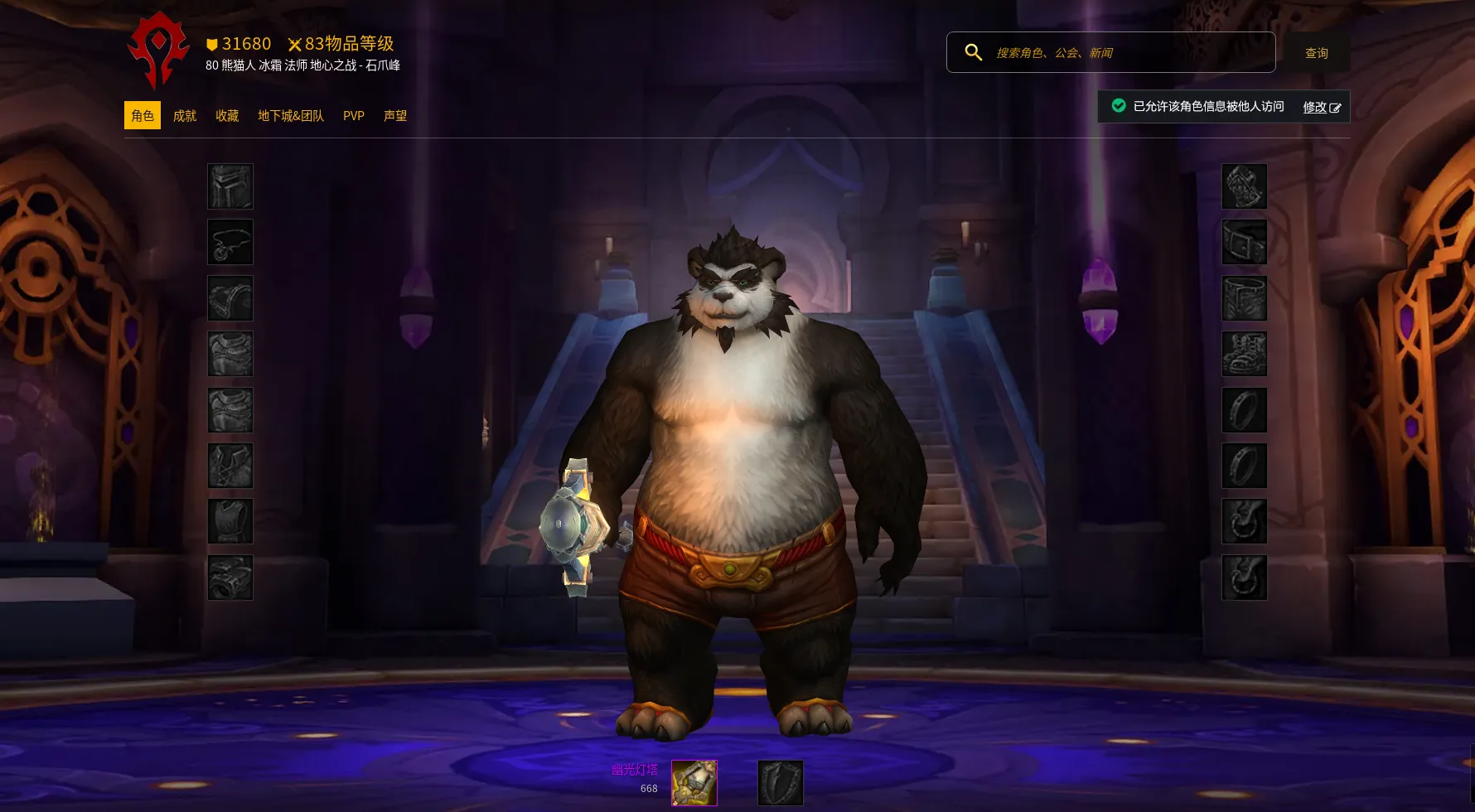Open the 成就 tab
Image resolution: width=1475 pixels, height=812 pixels.
(185, 116)
